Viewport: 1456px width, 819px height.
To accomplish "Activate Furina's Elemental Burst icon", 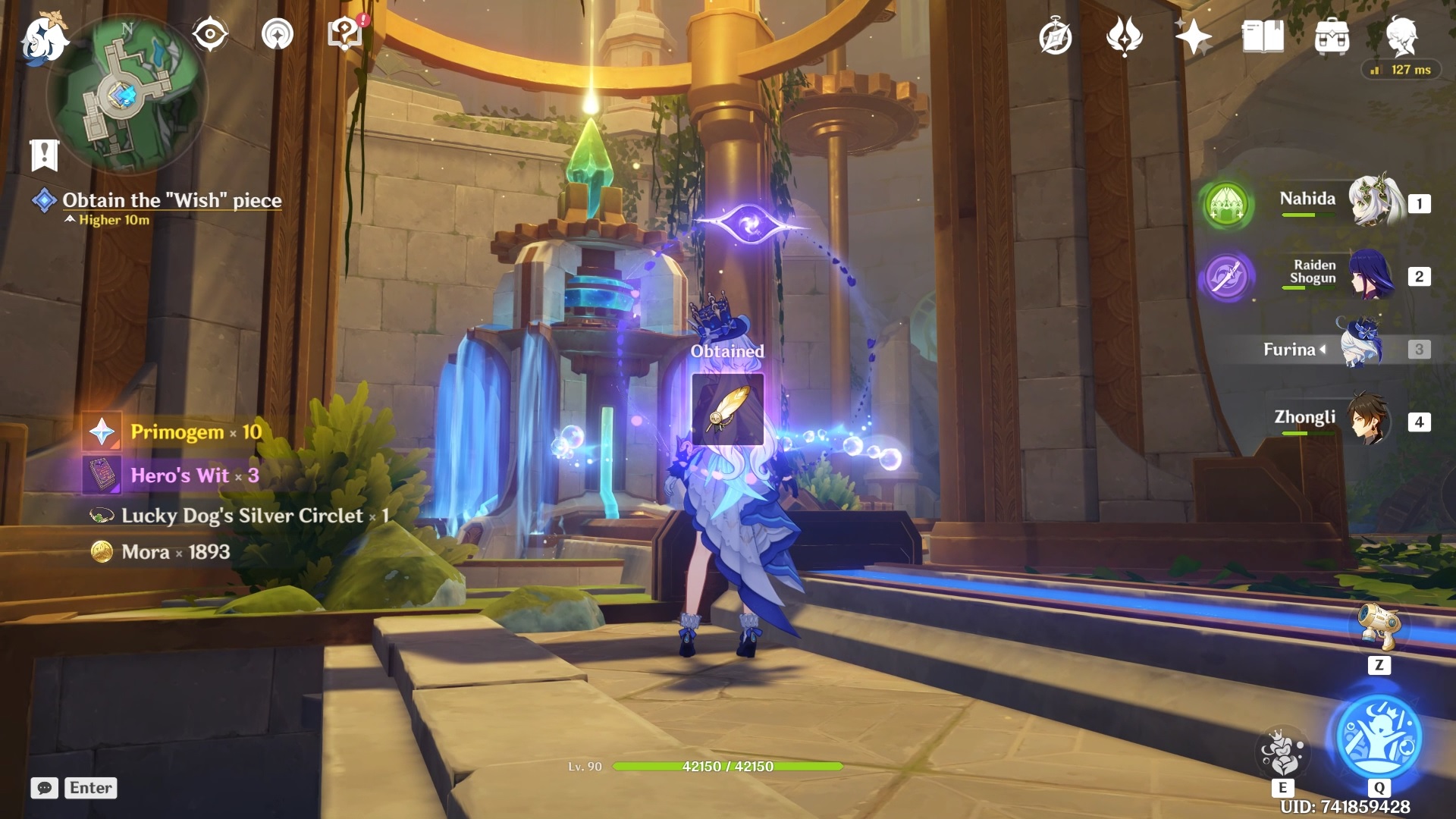I will click(1379, 736).
